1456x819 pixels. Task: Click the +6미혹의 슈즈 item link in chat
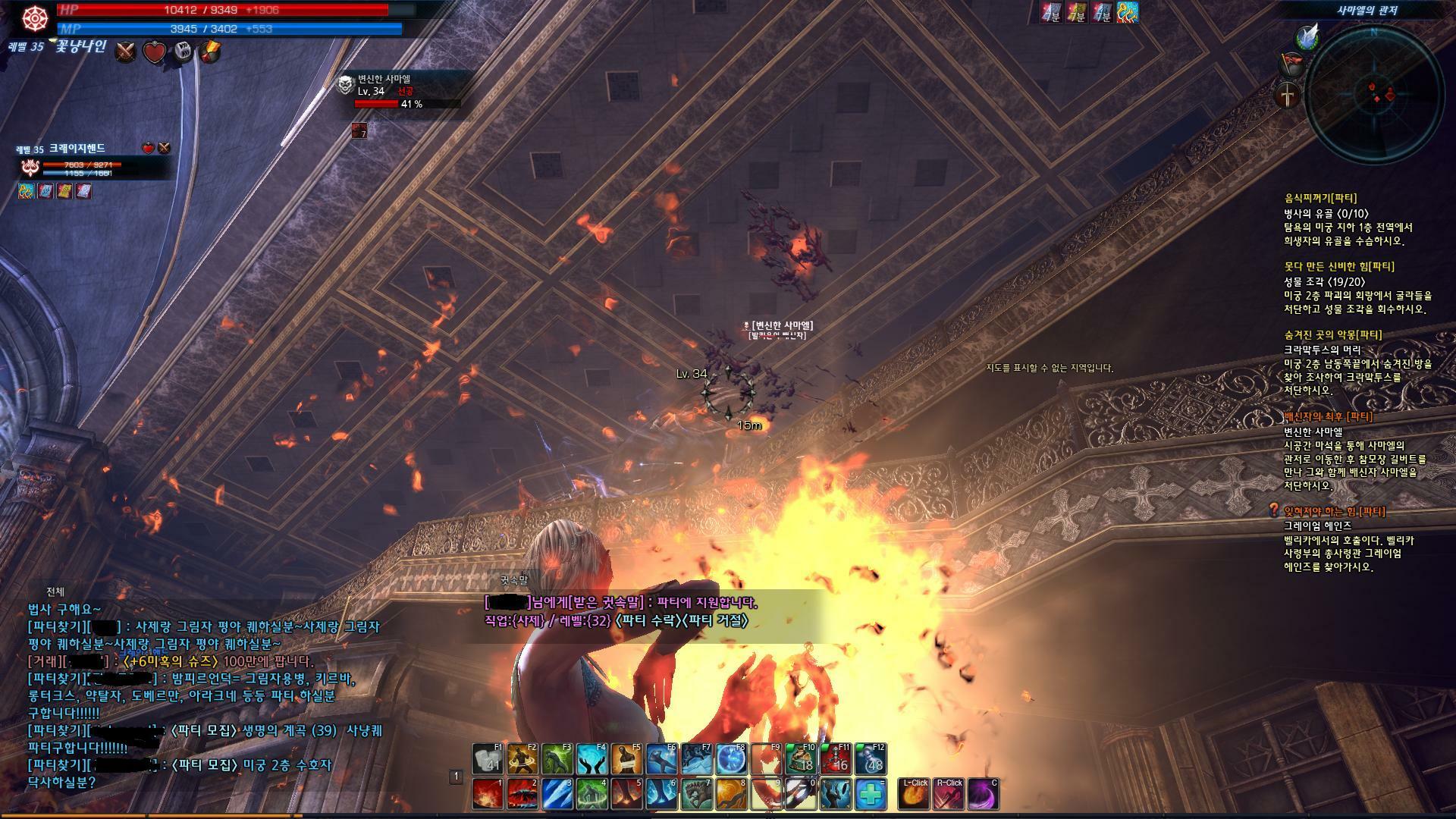tap(174, 661)
